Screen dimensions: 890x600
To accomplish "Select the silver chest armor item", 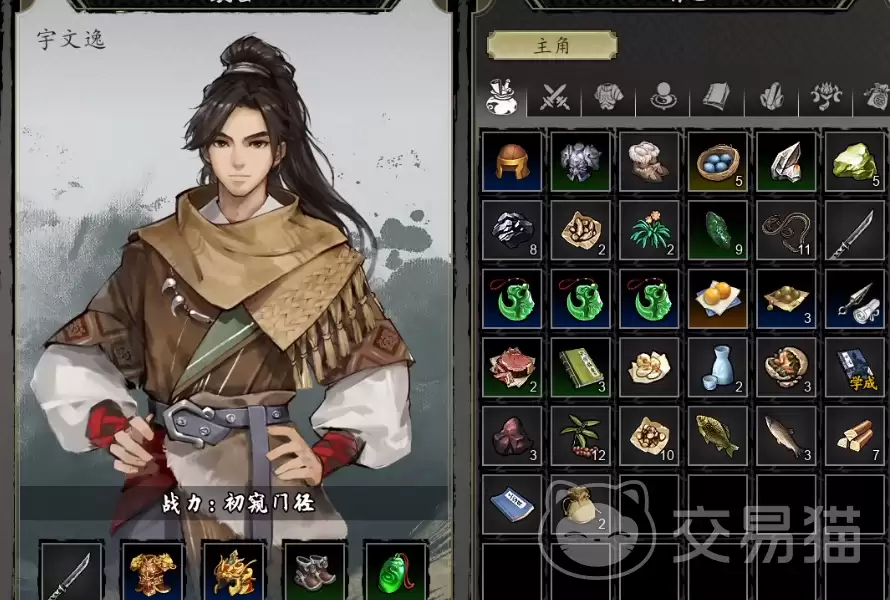I will (581, 160).
